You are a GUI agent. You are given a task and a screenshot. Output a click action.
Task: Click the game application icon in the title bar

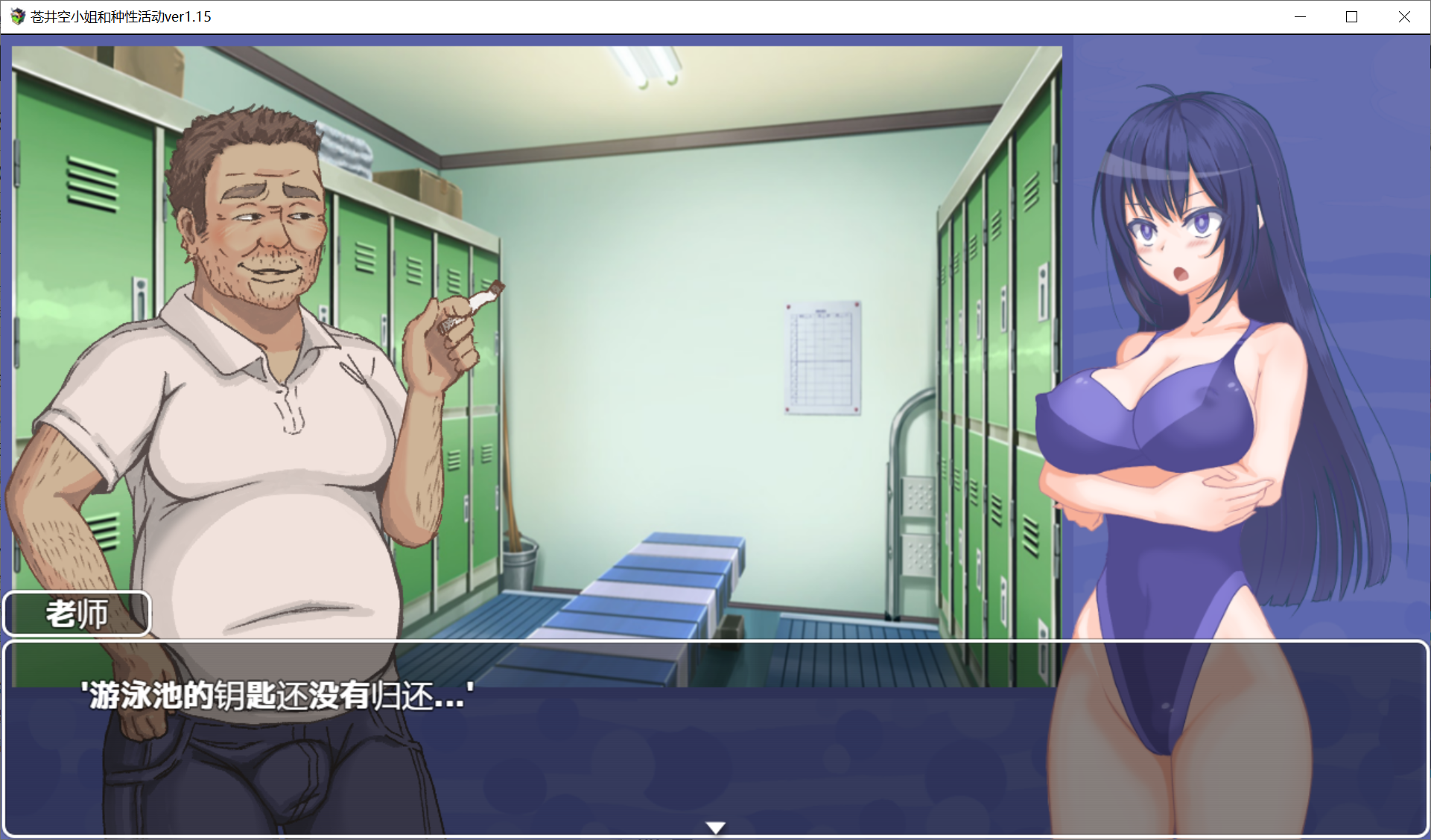click(16, 16)
